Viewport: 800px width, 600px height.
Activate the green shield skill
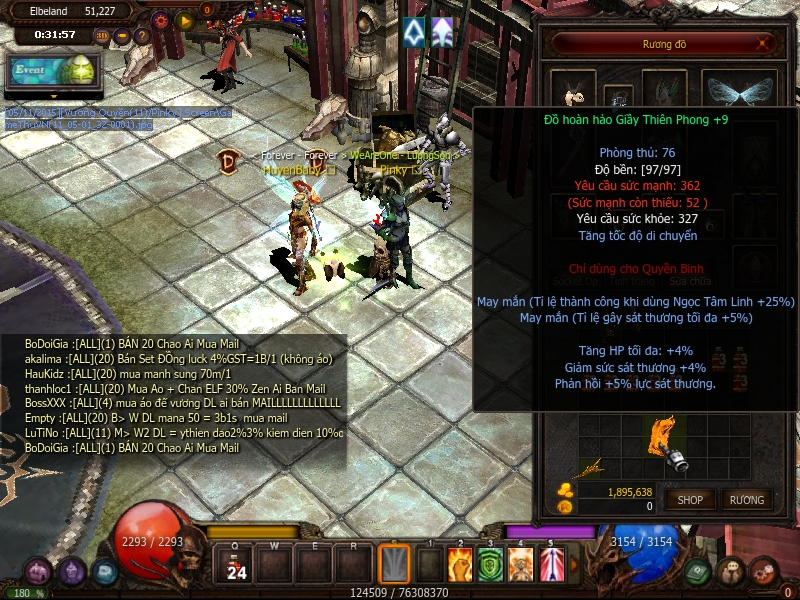click(490, 565)
